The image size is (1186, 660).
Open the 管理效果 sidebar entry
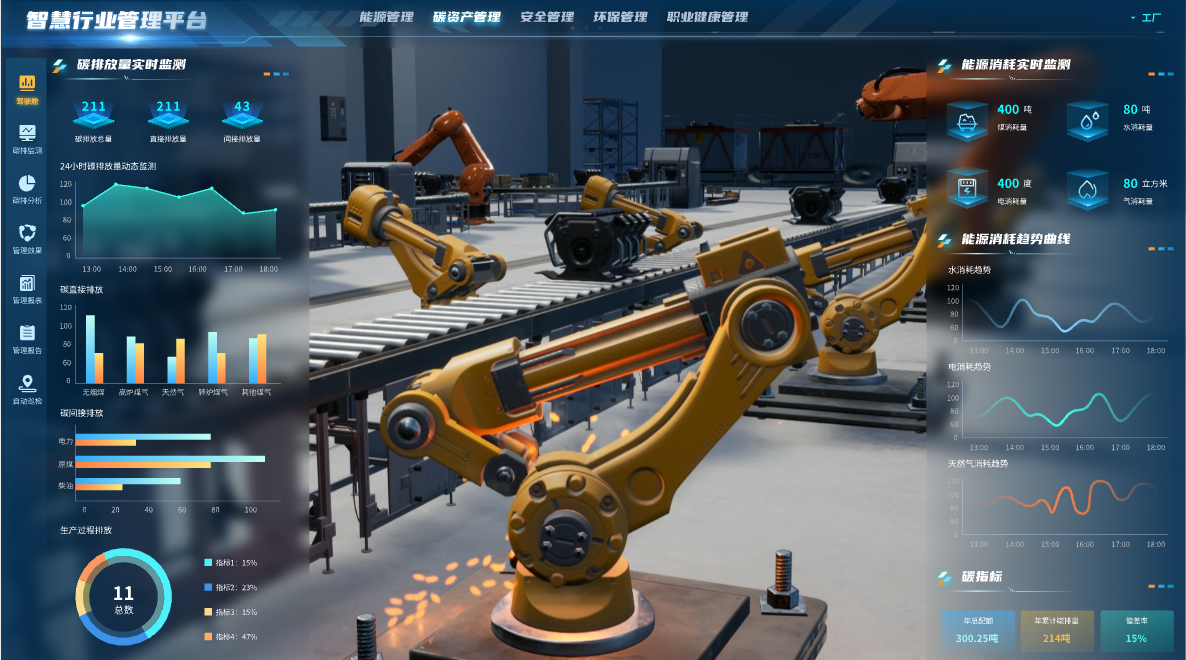(x=27, y=238)
